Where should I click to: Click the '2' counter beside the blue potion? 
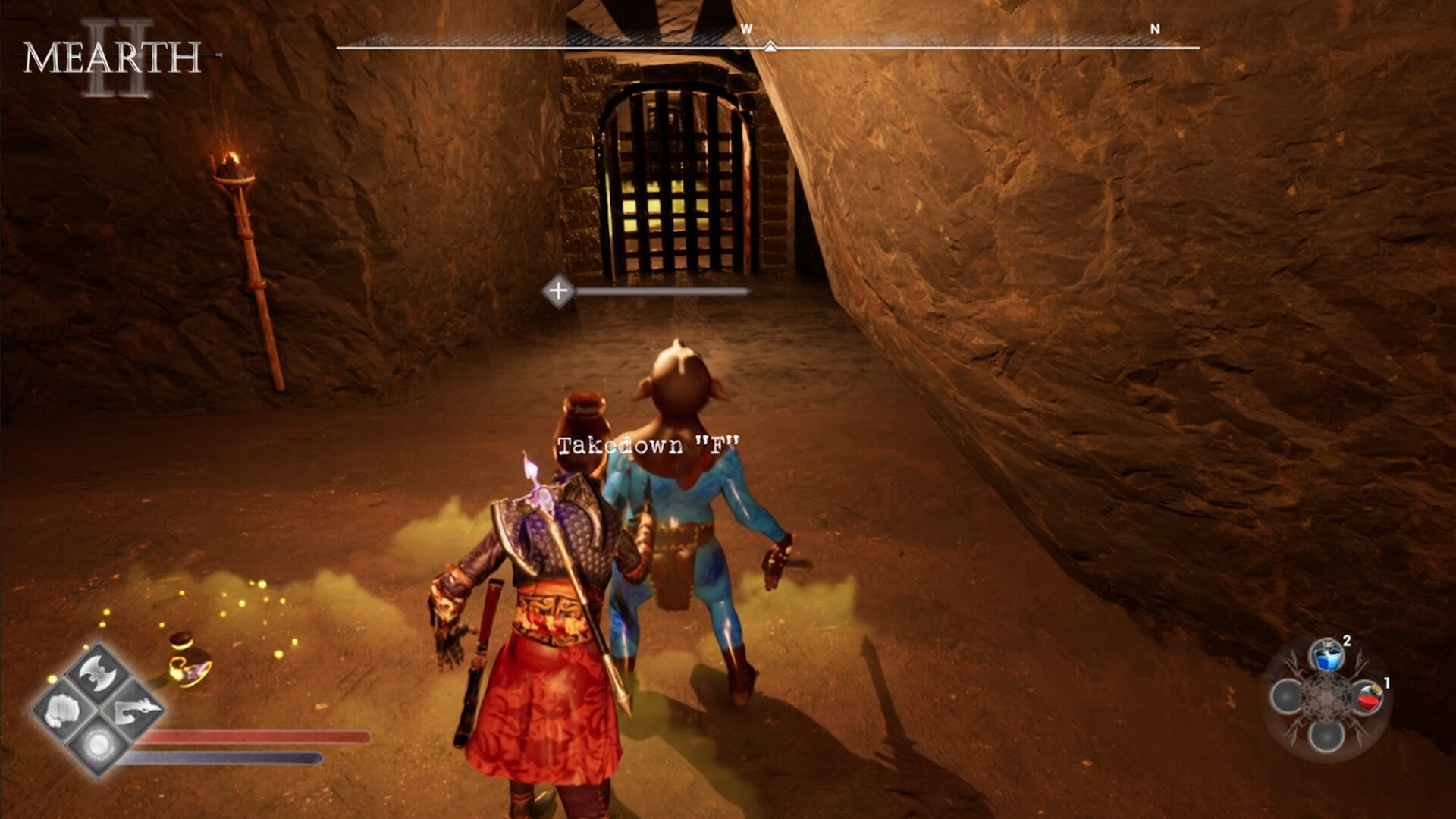1346,642
